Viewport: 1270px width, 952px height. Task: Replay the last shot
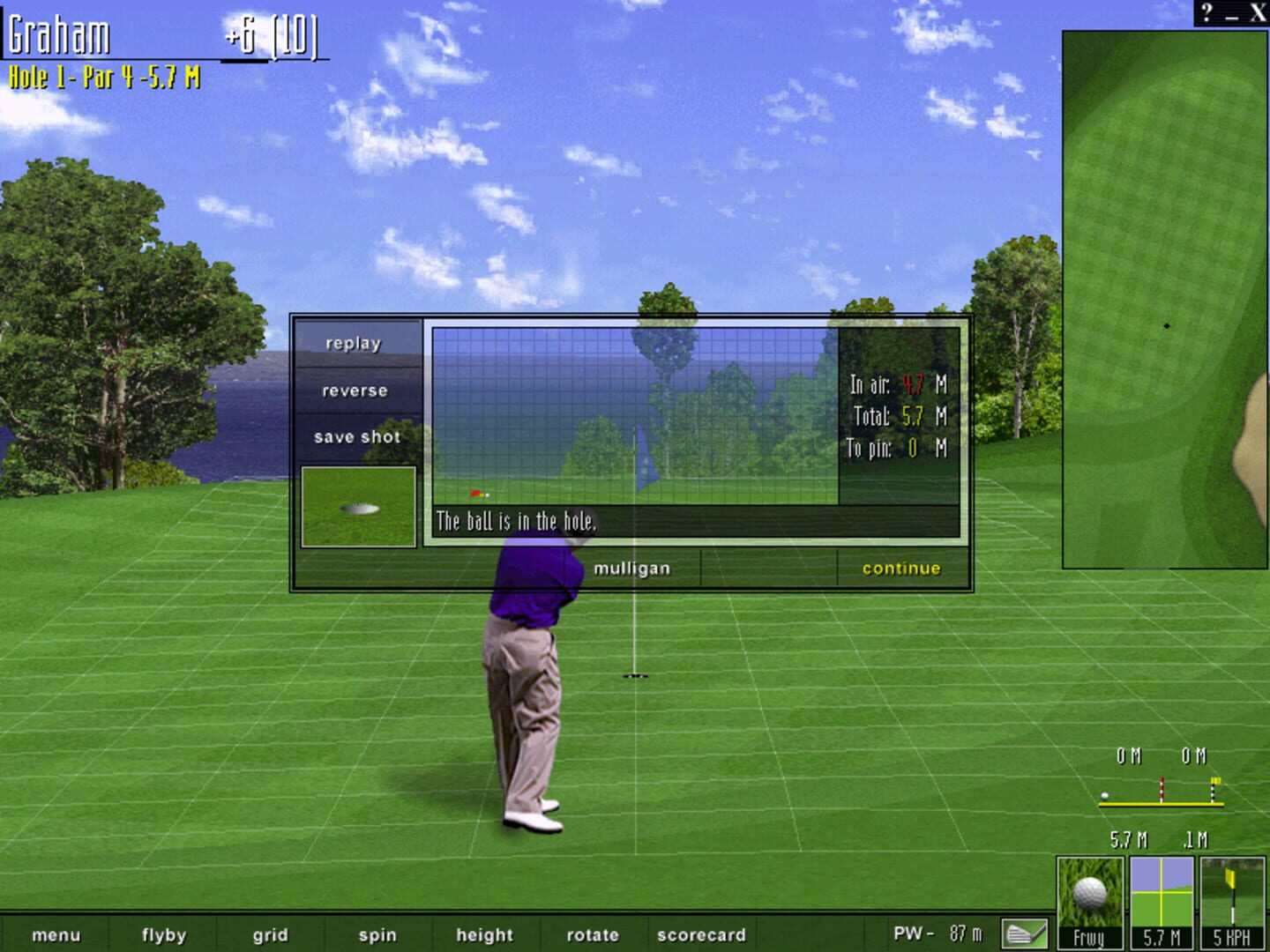click(x=355, y=343)
